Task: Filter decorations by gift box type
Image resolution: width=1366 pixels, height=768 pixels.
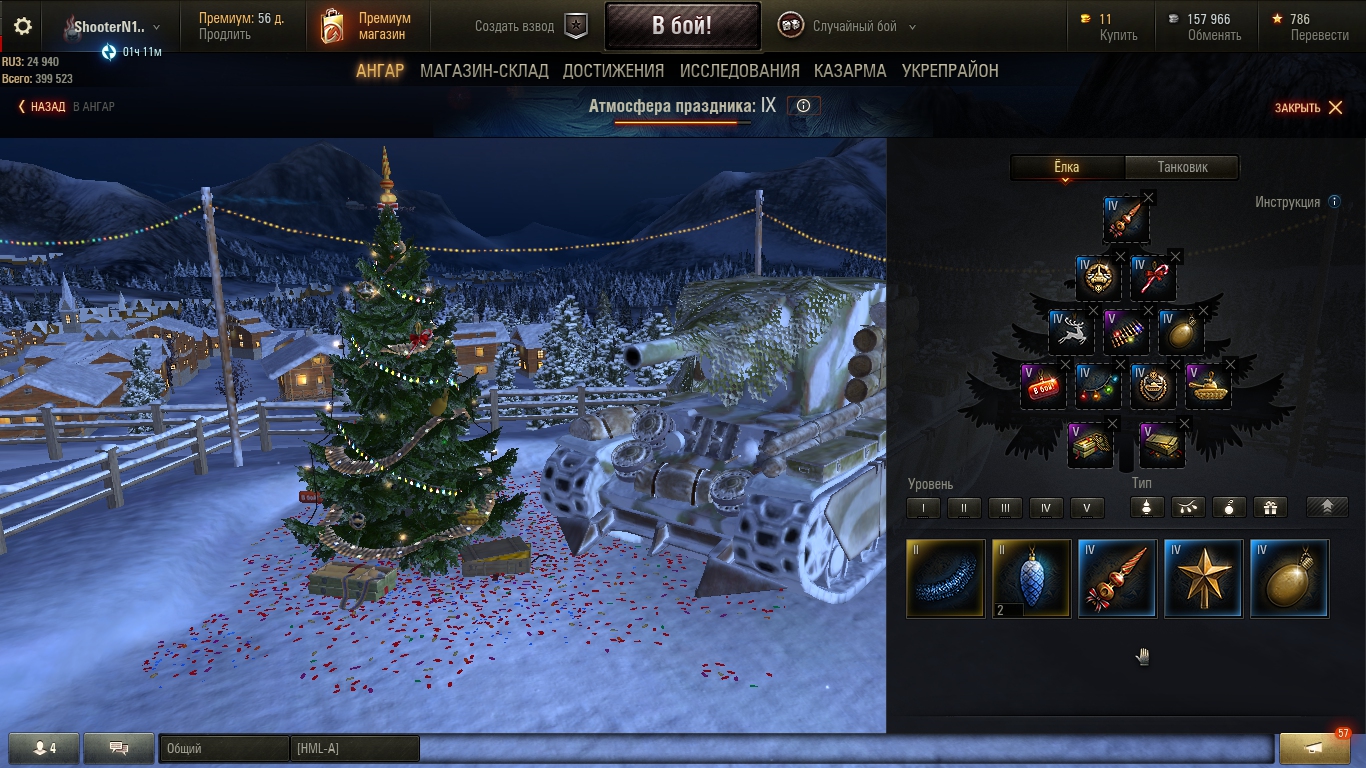Action: pos(1270,508)
